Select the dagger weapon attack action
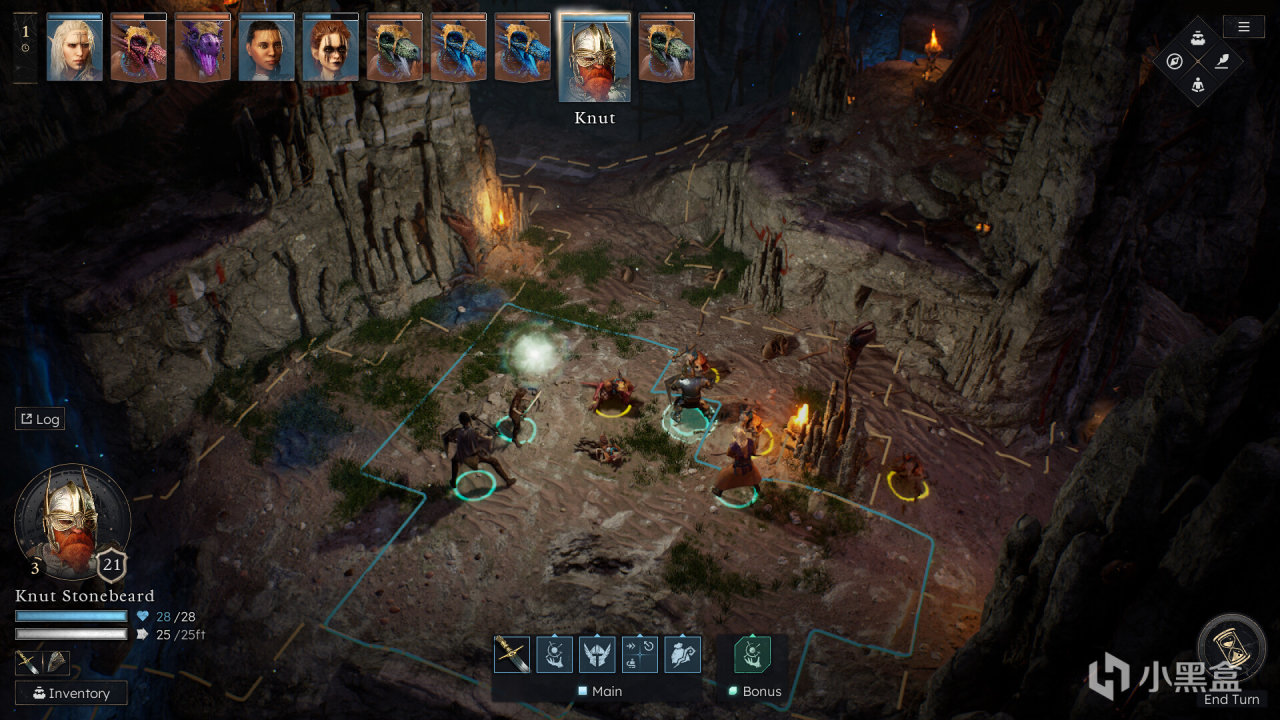The image size is (1280, 720). (x=512, y=654)
